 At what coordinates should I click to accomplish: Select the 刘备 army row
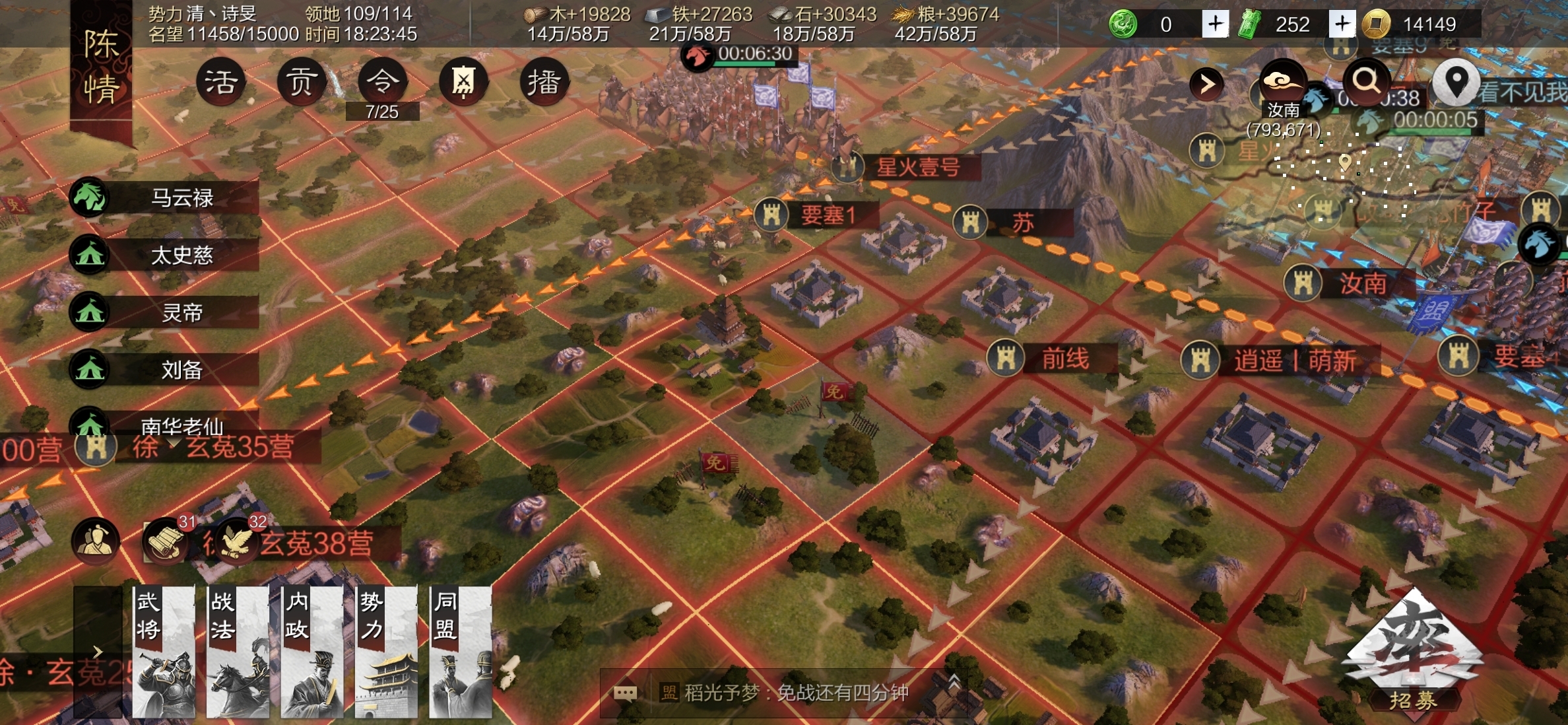click(165, 370)
